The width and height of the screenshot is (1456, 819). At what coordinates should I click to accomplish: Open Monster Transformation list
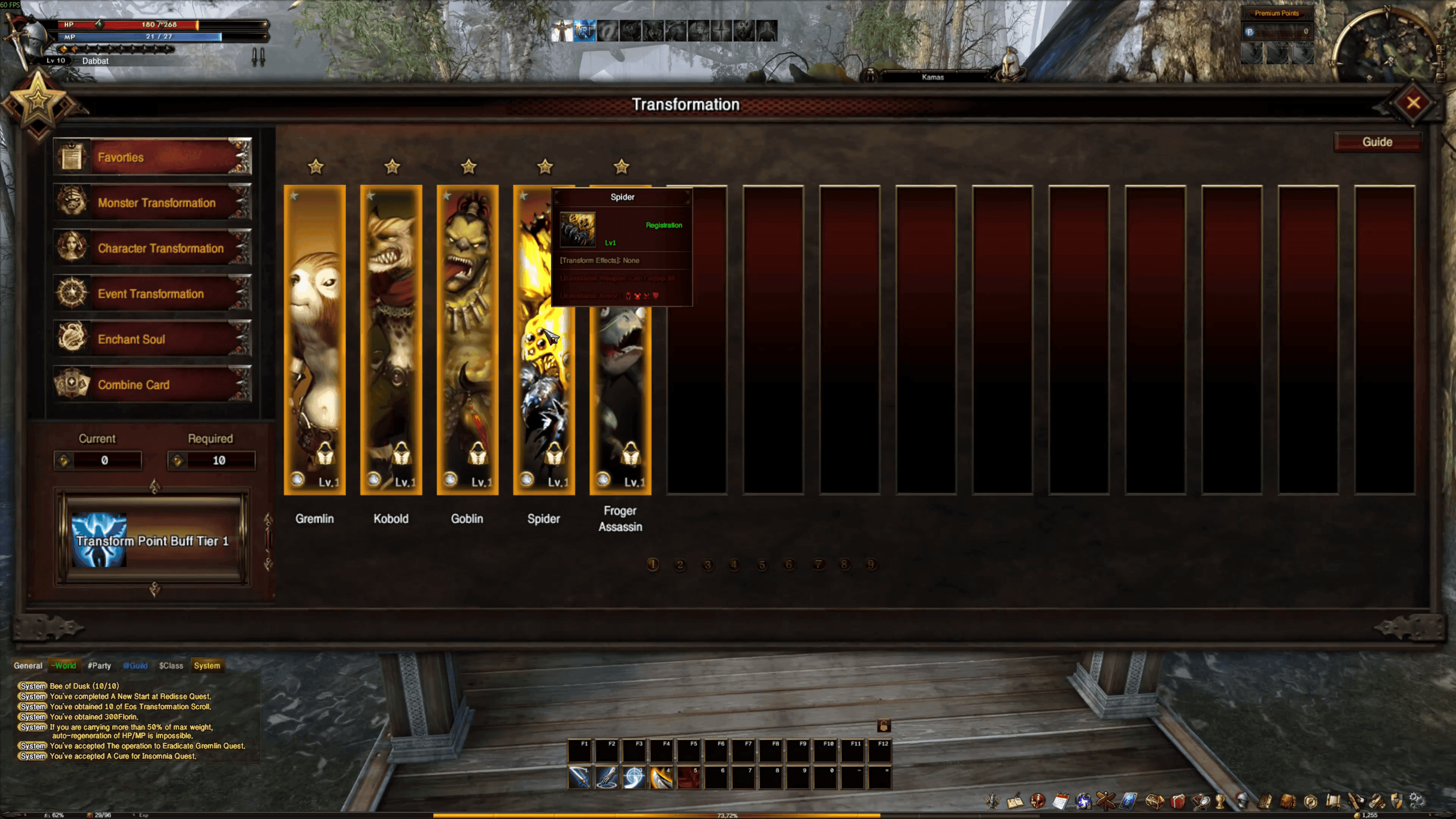[x=152, y=202]
